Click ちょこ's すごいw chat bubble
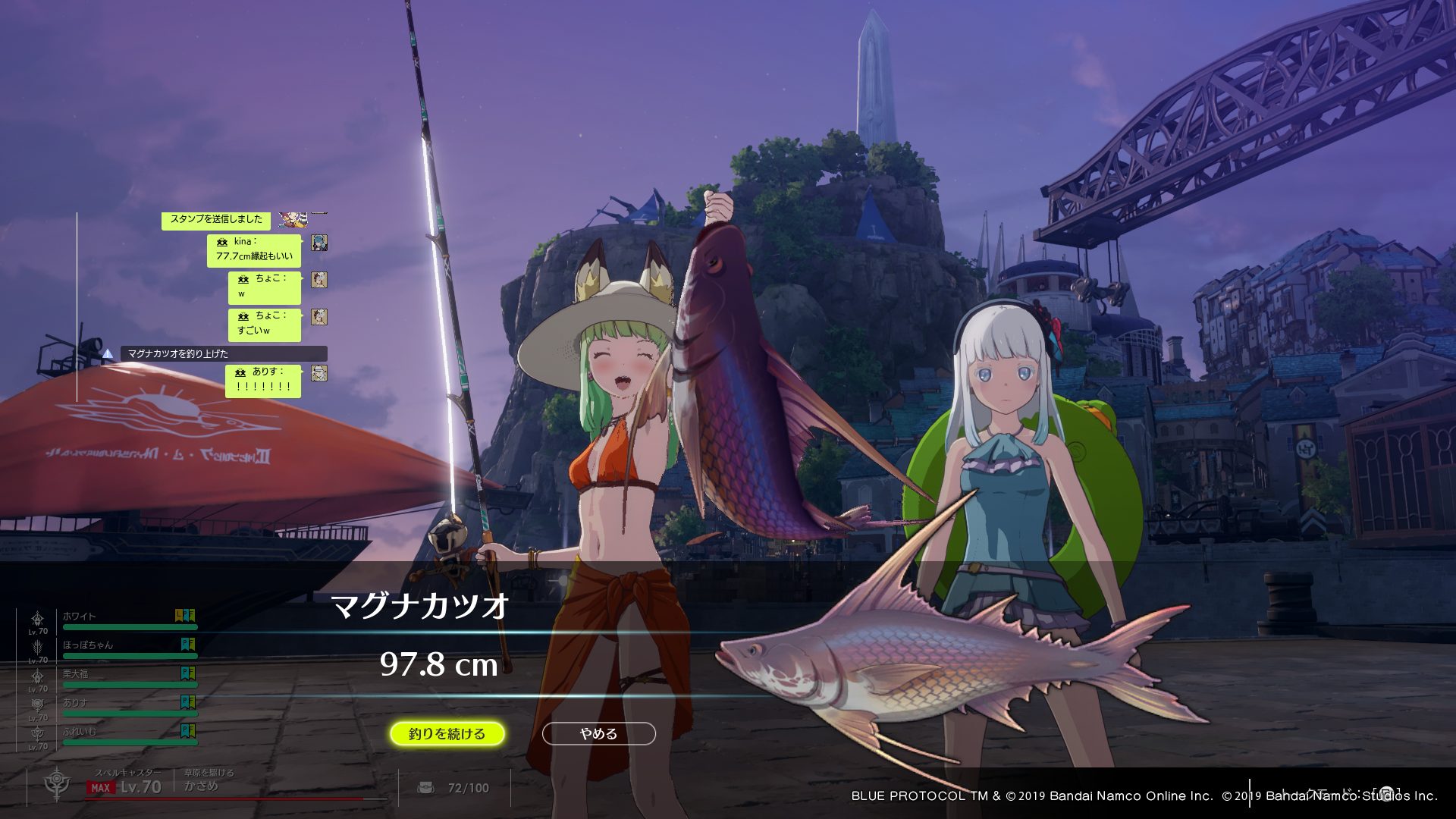Image resolution: width=1456 pixels, height=819 pixels. (x=264, y=324)
